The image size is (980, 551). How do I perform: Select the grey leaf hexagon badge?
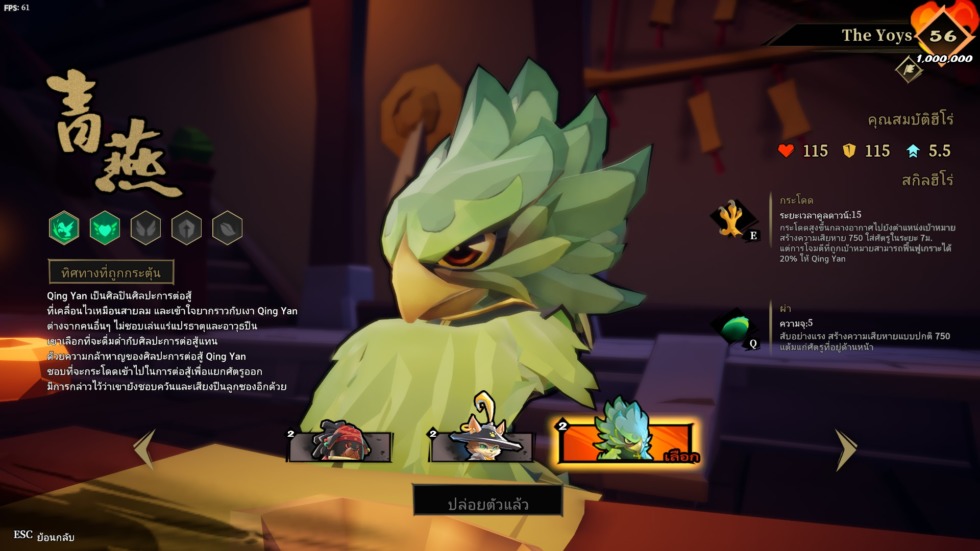227,228
